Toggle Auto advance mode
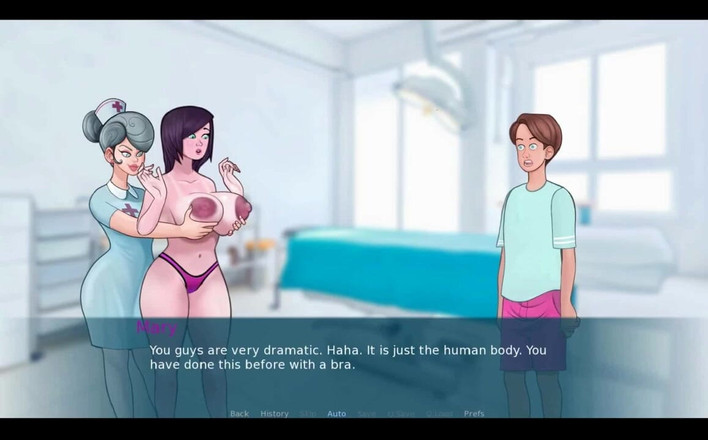The width and height of the screenshot is (708, 440). pyautogui.click(x=336, y=413)
